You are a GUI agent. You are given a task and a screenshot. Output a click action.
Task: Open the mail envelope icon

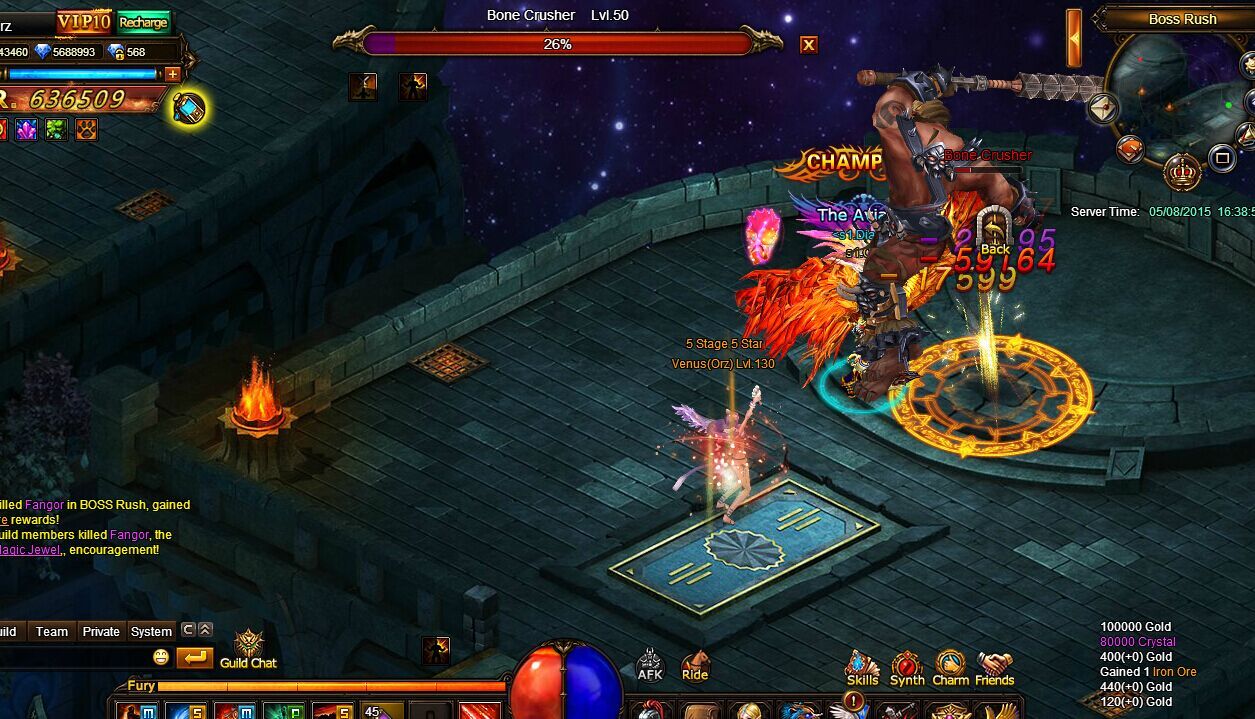pos(1103,108)
